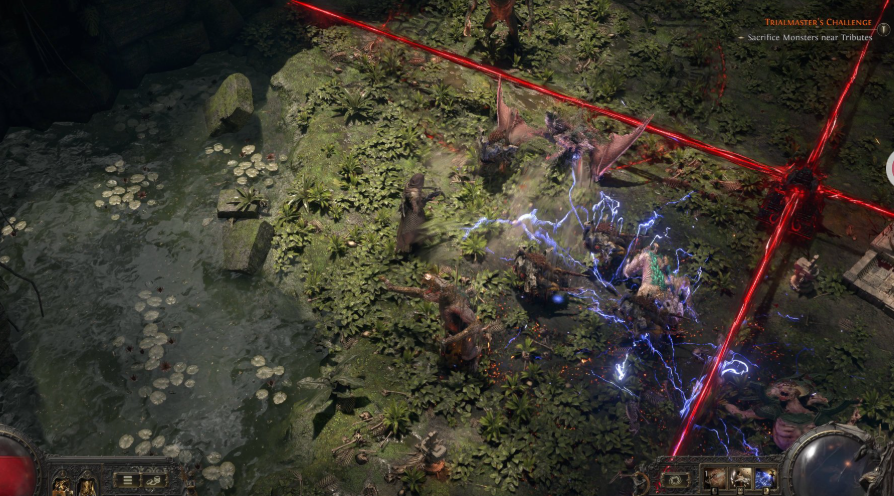This screenshot has height=496, width=894.
Task: Select the second flask slot
Action: click(x=88, y=486)
